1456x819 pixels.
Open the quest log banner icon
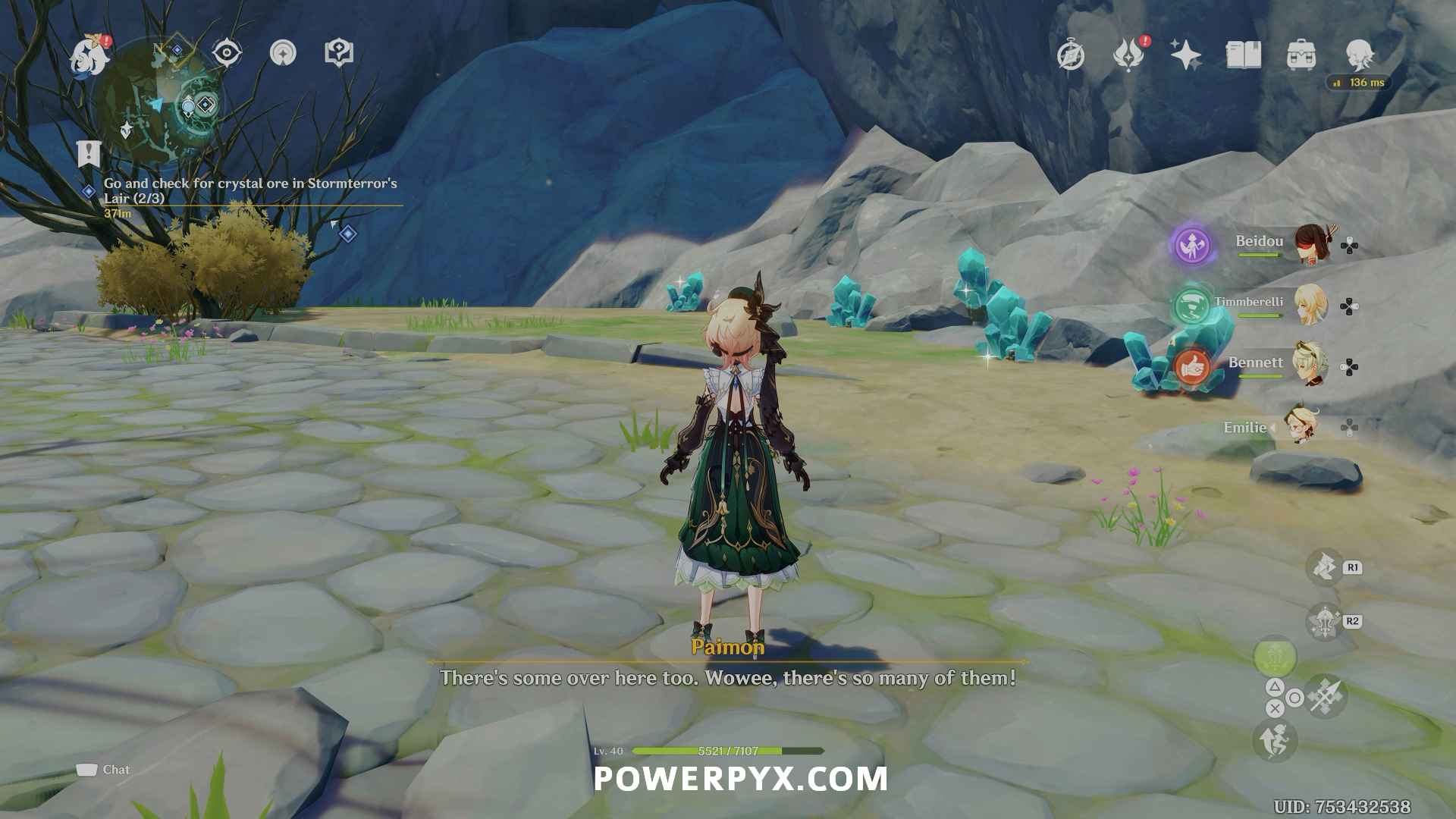coord(89,153)
